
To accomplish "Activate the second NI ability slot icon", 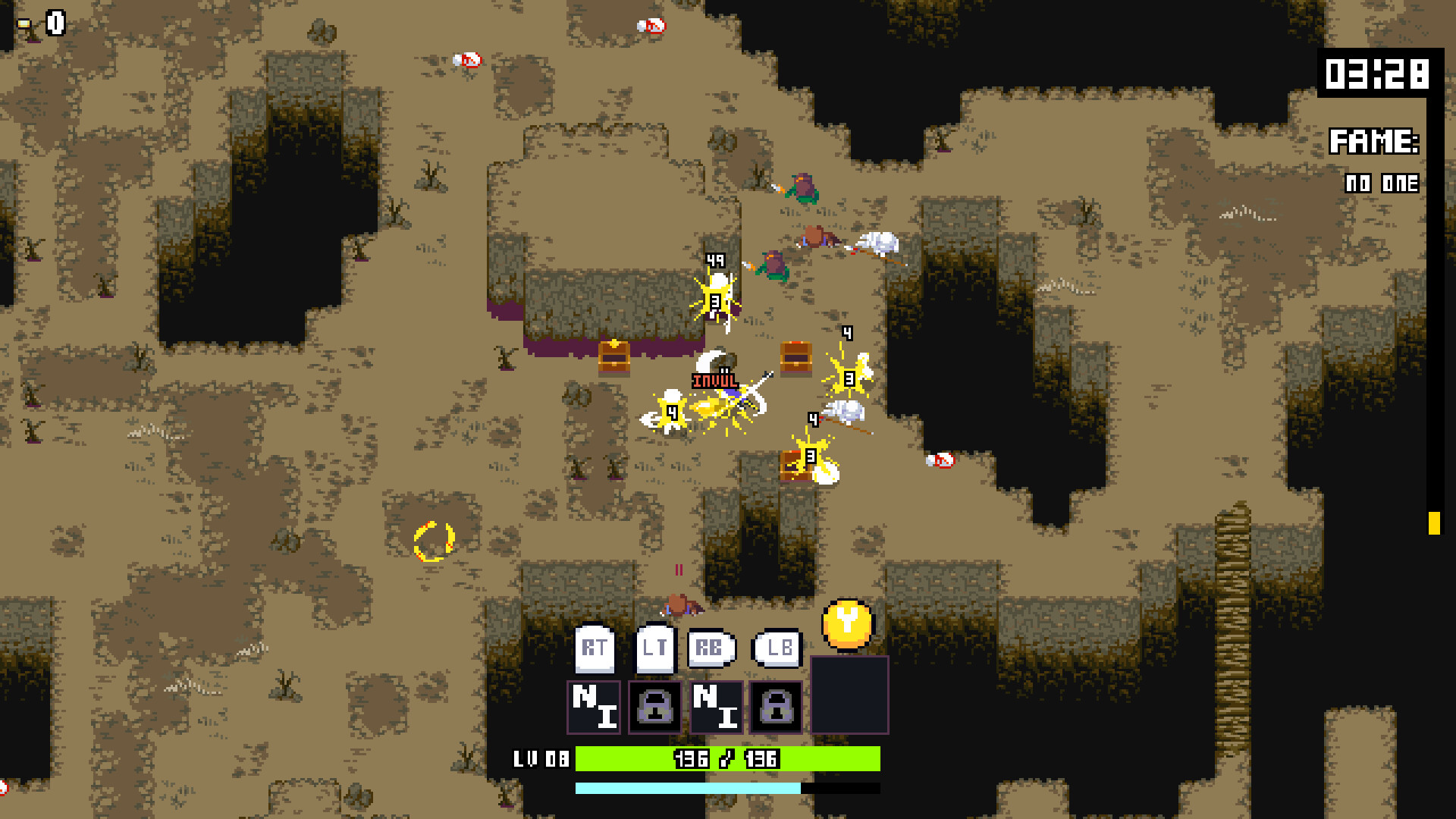I will [x=716, y=707].
